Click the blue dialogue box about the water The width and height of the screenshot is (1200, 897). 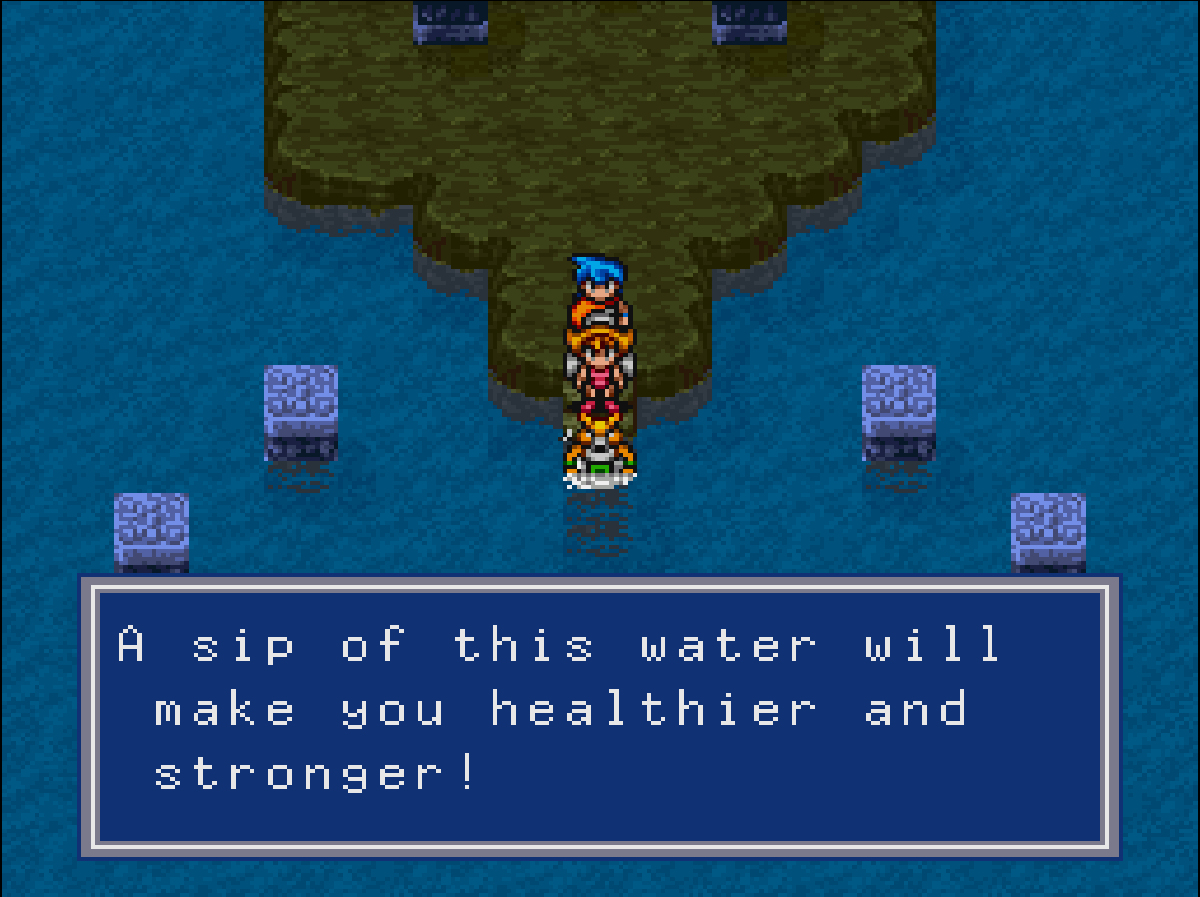(600, 715)
